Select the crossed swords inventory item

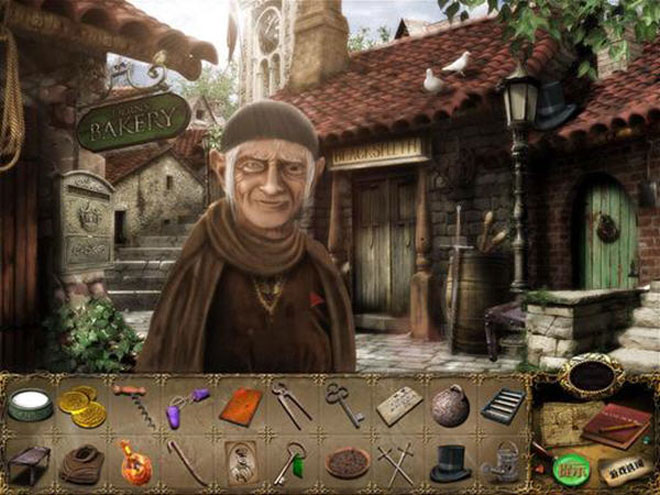tap(396, 464)
